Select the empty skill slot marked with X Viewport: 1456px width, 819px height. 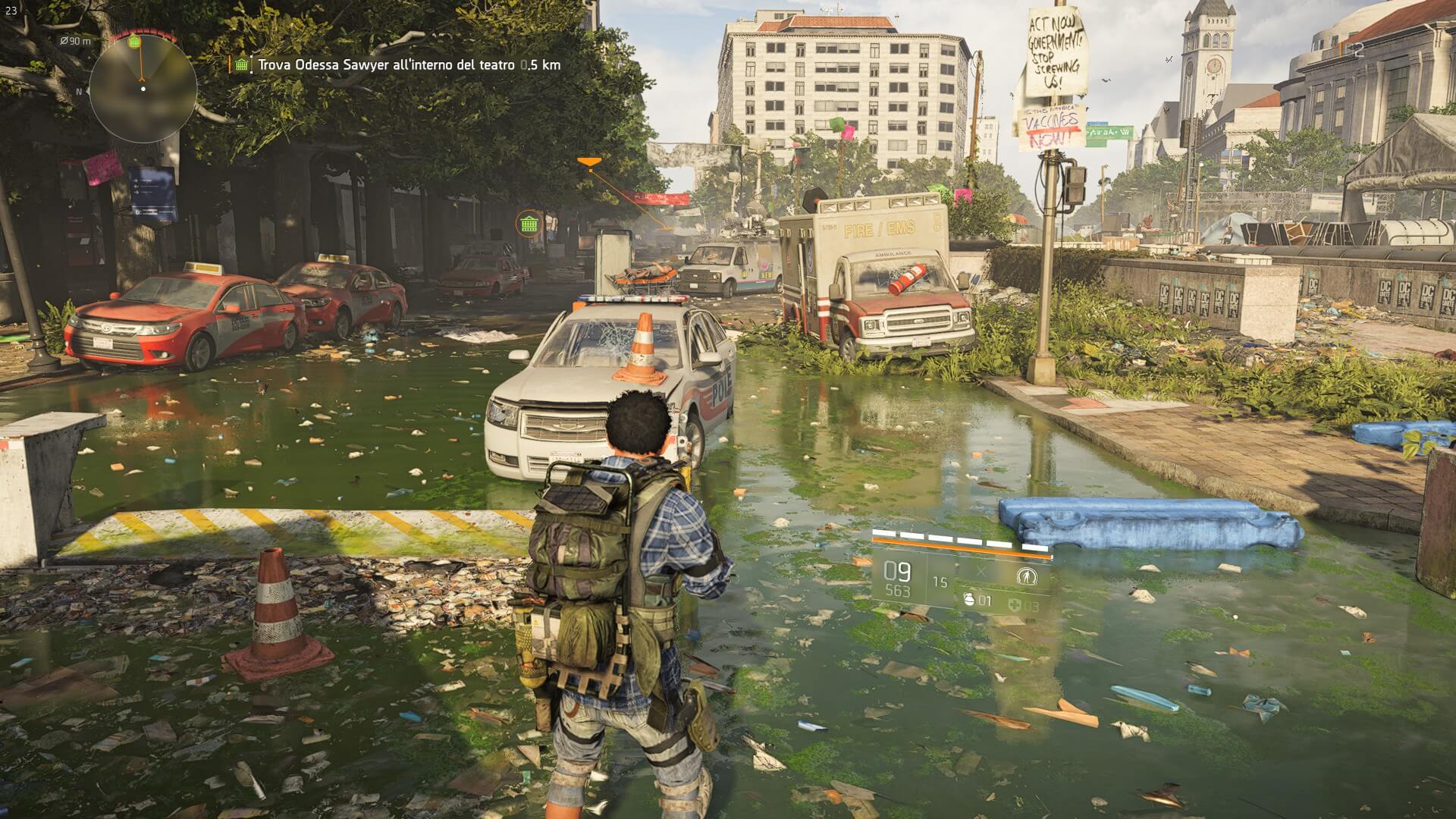coord(982,573)
